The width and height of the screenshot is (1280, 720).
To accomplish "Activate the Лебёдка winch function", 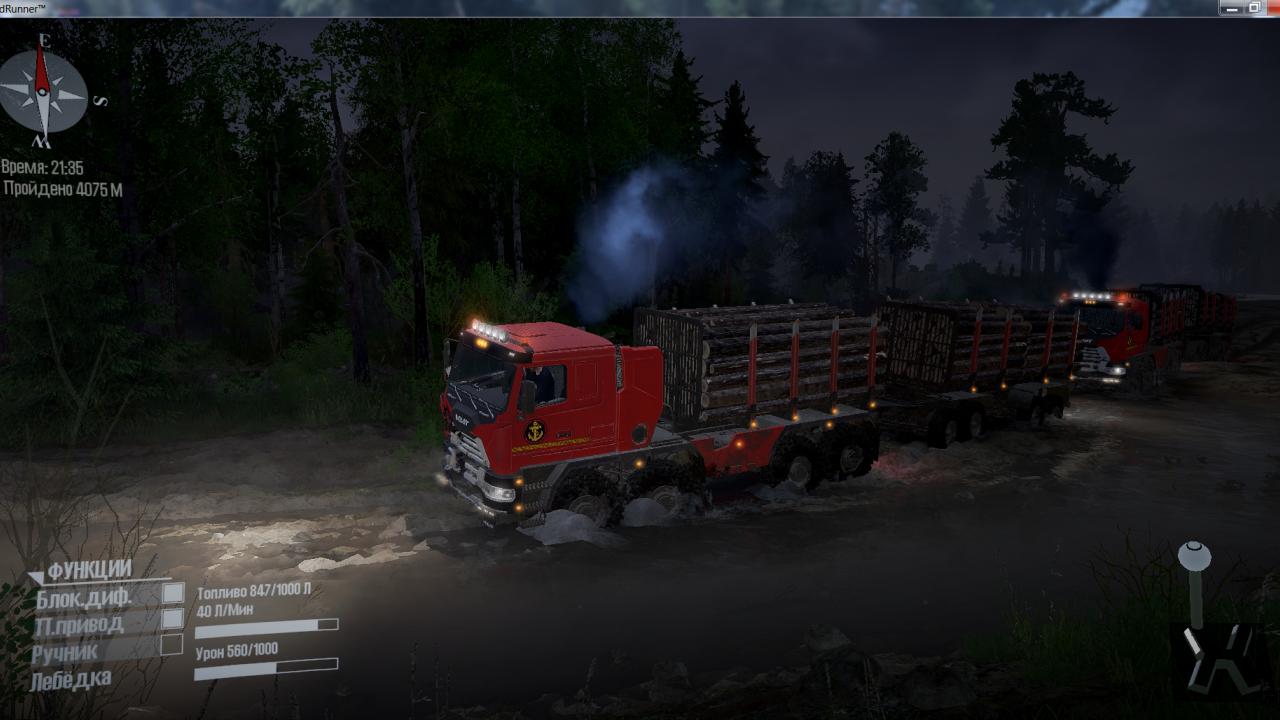I will [70, 680].
